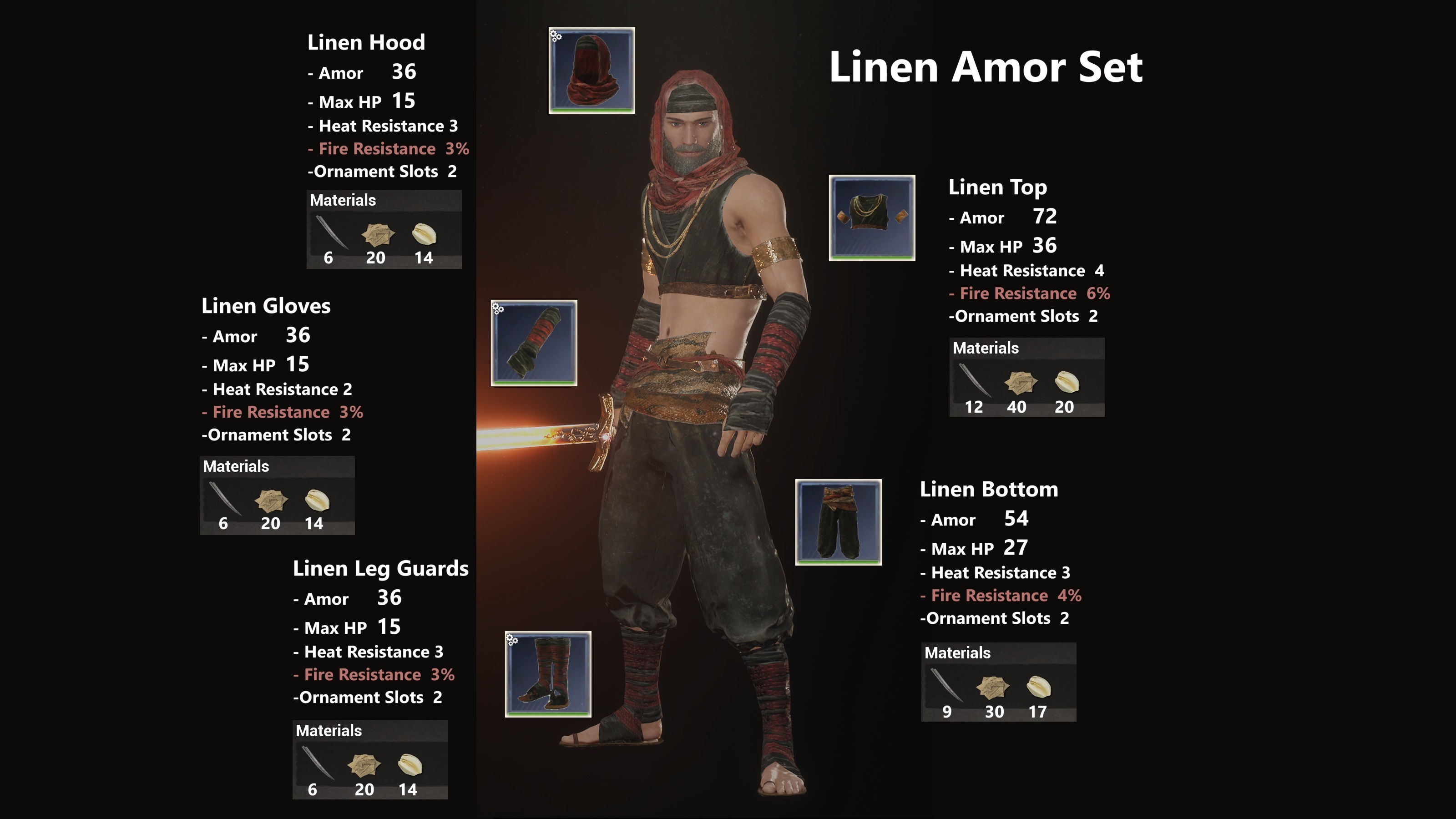This screenshot has width=1456, height=819.
Task: Select the Linen Leg Guards icon
Action: [548, 674]
